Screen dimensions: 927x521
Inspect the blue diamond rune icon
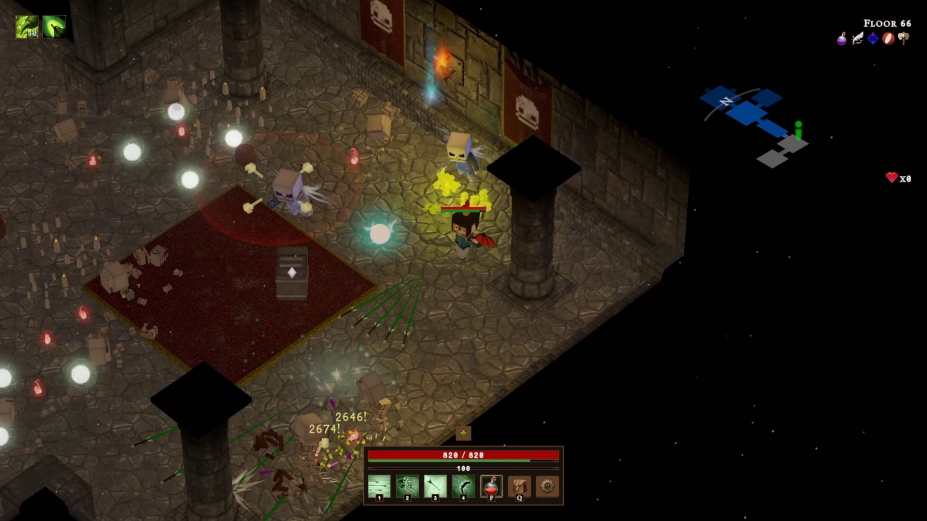click(872, 39)
